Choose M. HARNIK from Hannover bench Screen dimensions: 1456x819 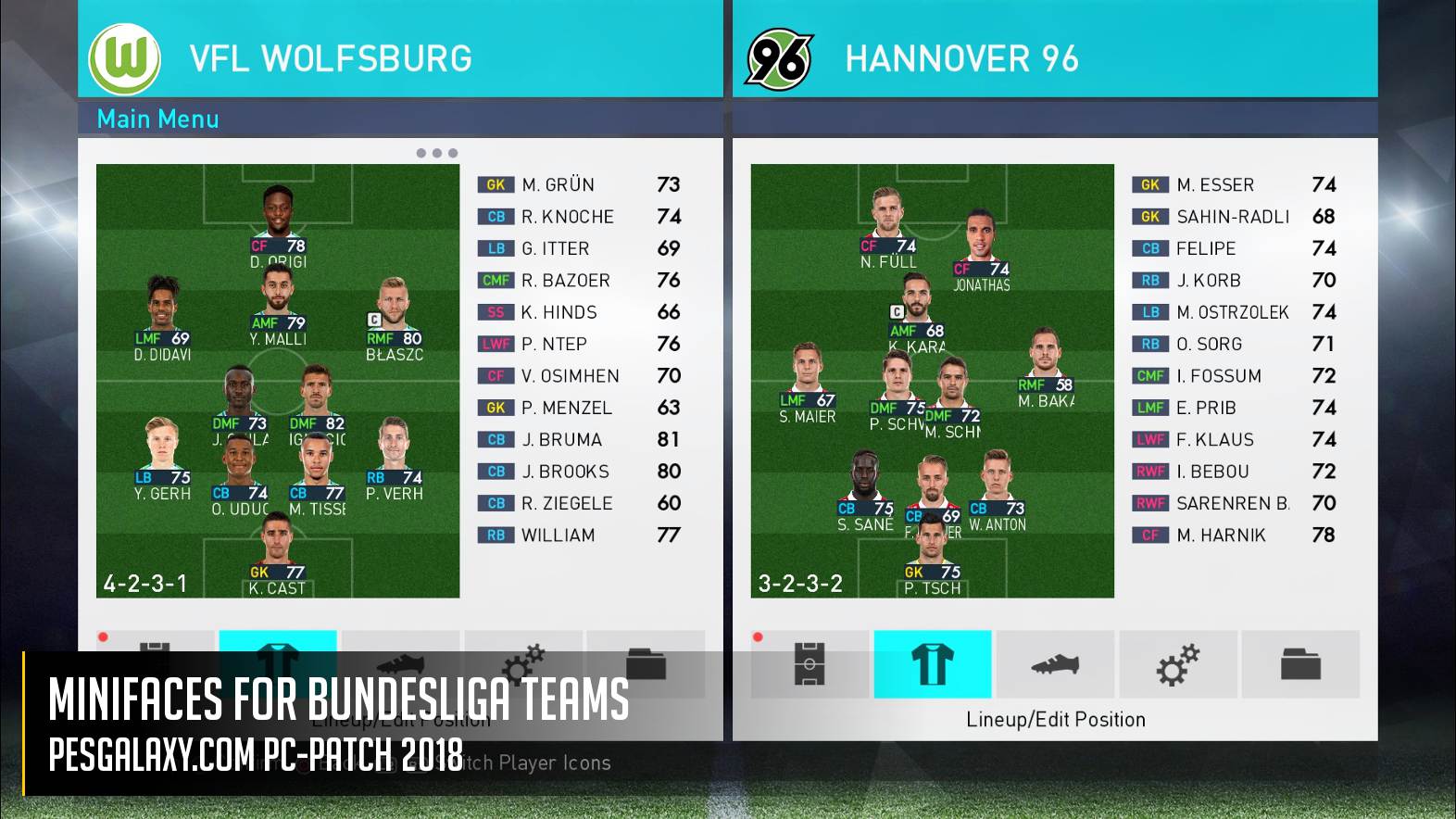(1232, 535)
